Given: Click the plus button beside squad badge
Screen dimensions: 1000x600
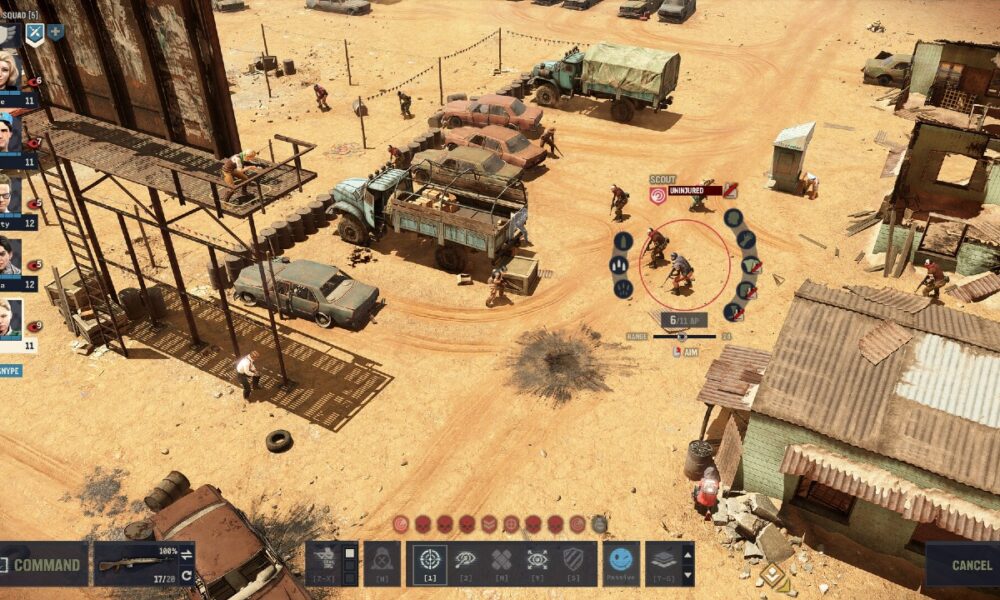Looking at the screenshot, I should pyautogui.click(x=55, y=32).
